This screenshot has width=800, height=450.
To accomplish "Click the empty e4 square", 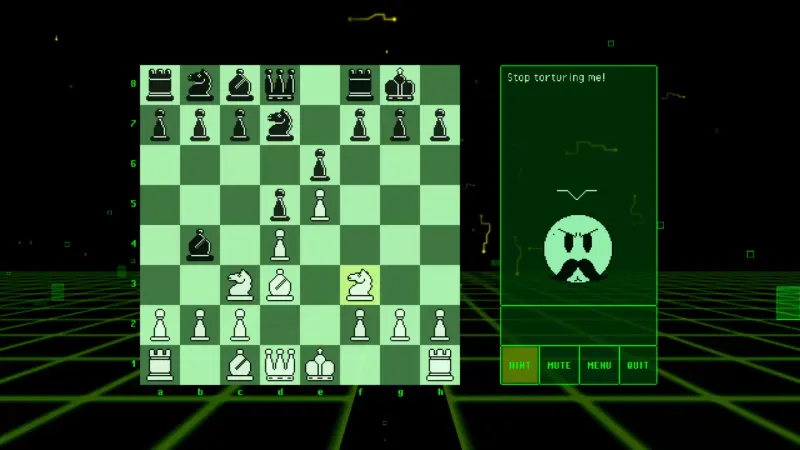I will tap(320, 245).
